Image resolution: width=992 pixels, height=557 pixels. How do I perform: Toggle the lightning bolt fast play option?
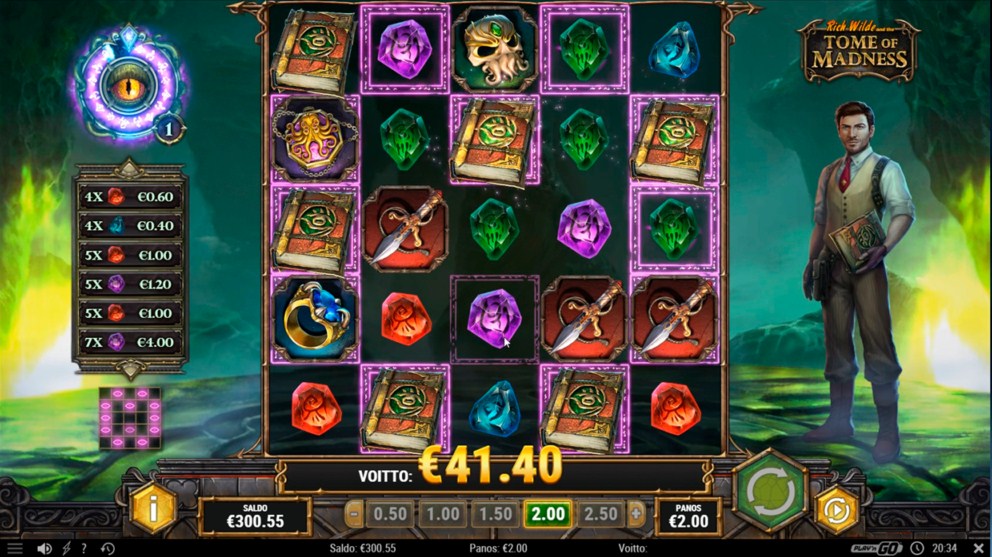pyautogui.click(x=67, y=549)
